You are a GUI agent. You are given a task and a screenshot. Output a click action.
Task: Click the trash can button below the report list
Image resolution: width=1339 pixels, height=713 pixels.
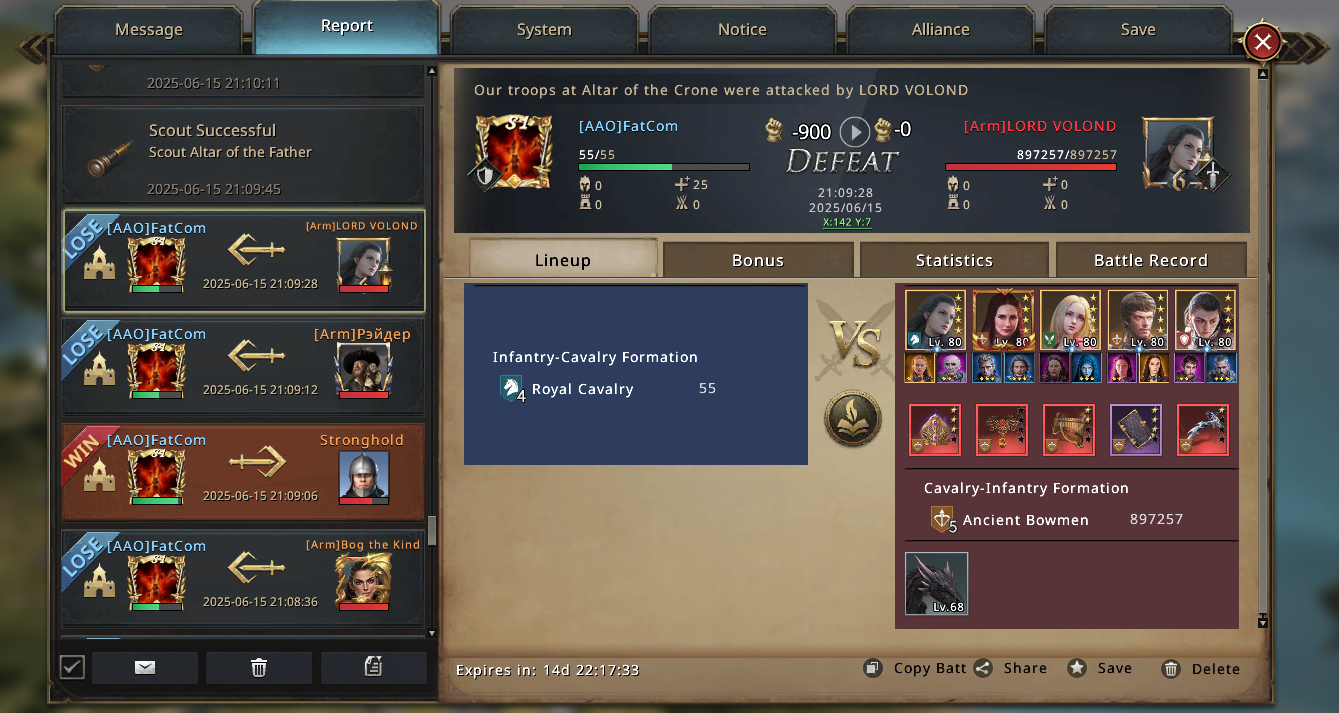point(259,668)
